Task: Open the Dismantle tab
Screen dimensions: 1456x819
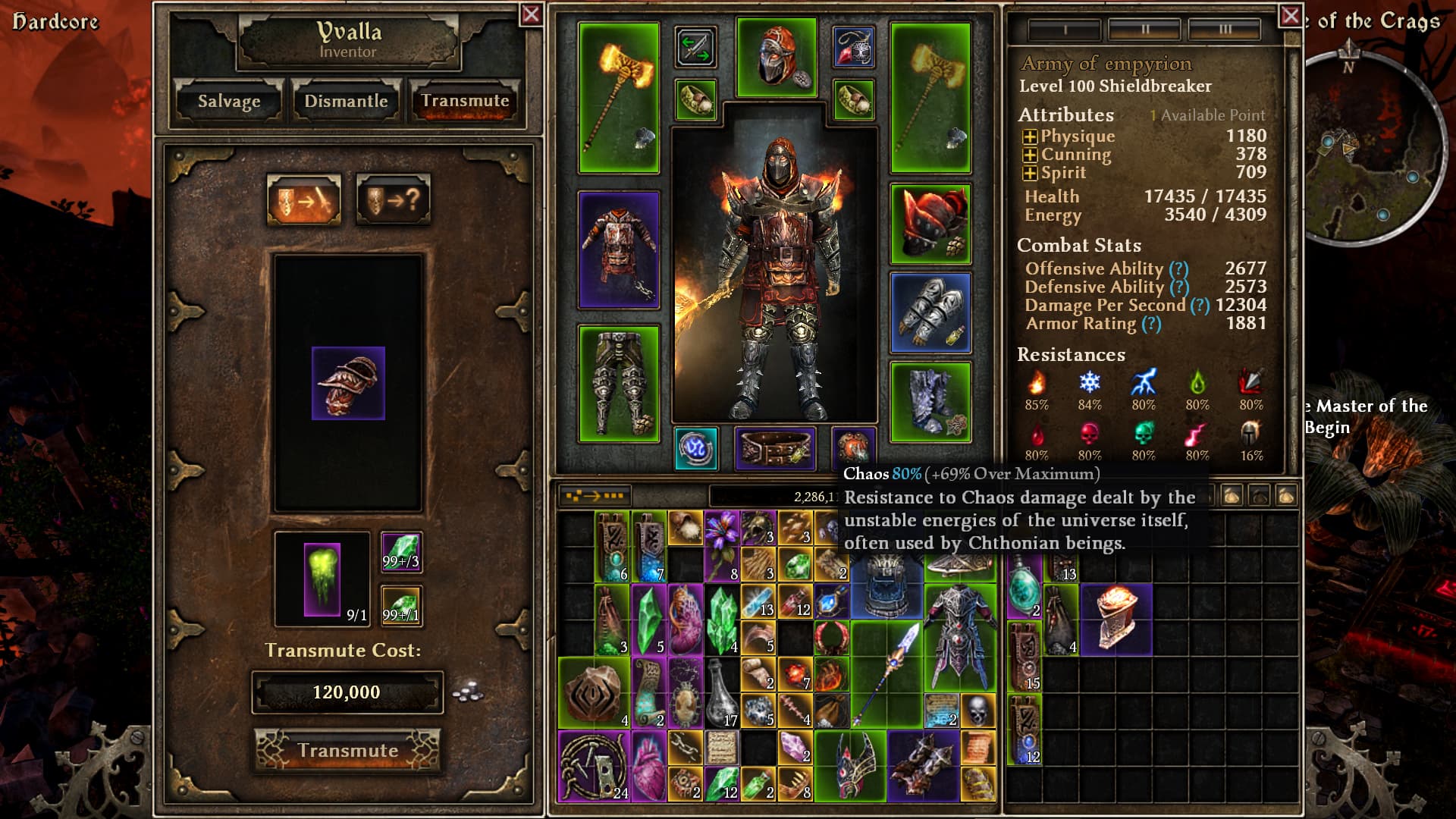Action: [x=346, y=101]
